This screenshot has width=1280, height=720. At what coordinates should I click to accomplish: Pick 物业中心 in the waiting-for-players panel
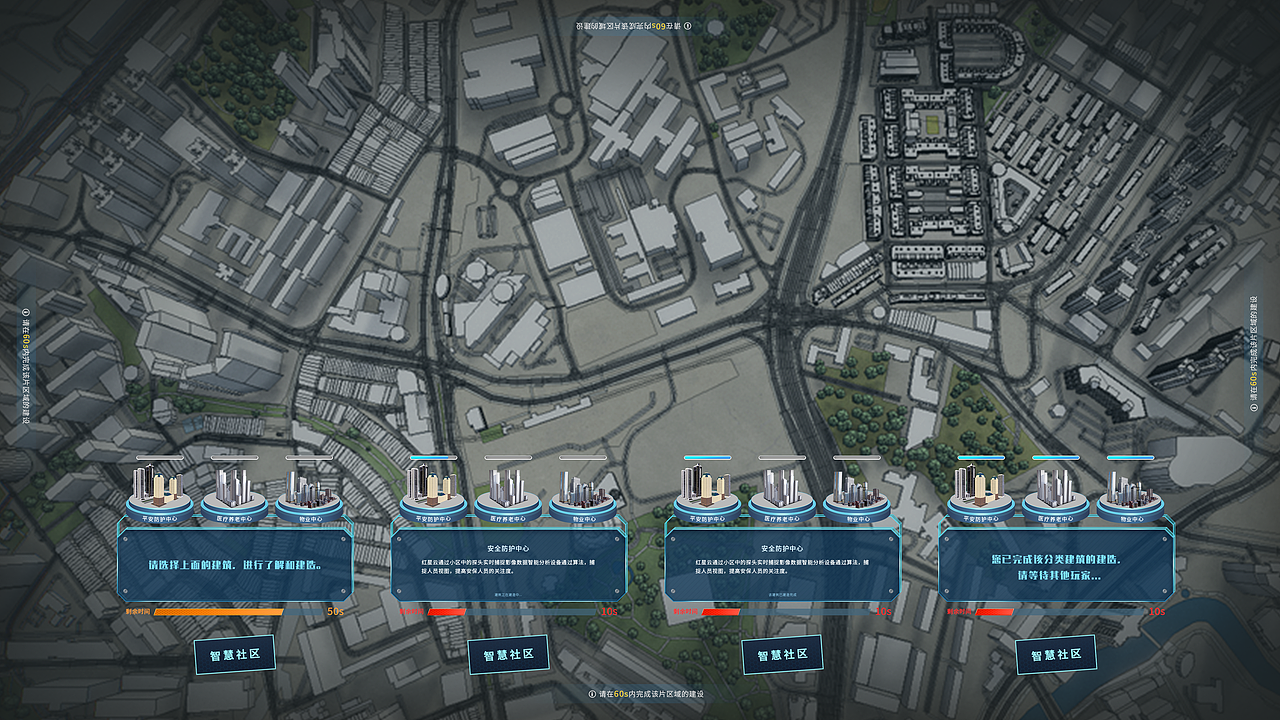[1130, 492]
